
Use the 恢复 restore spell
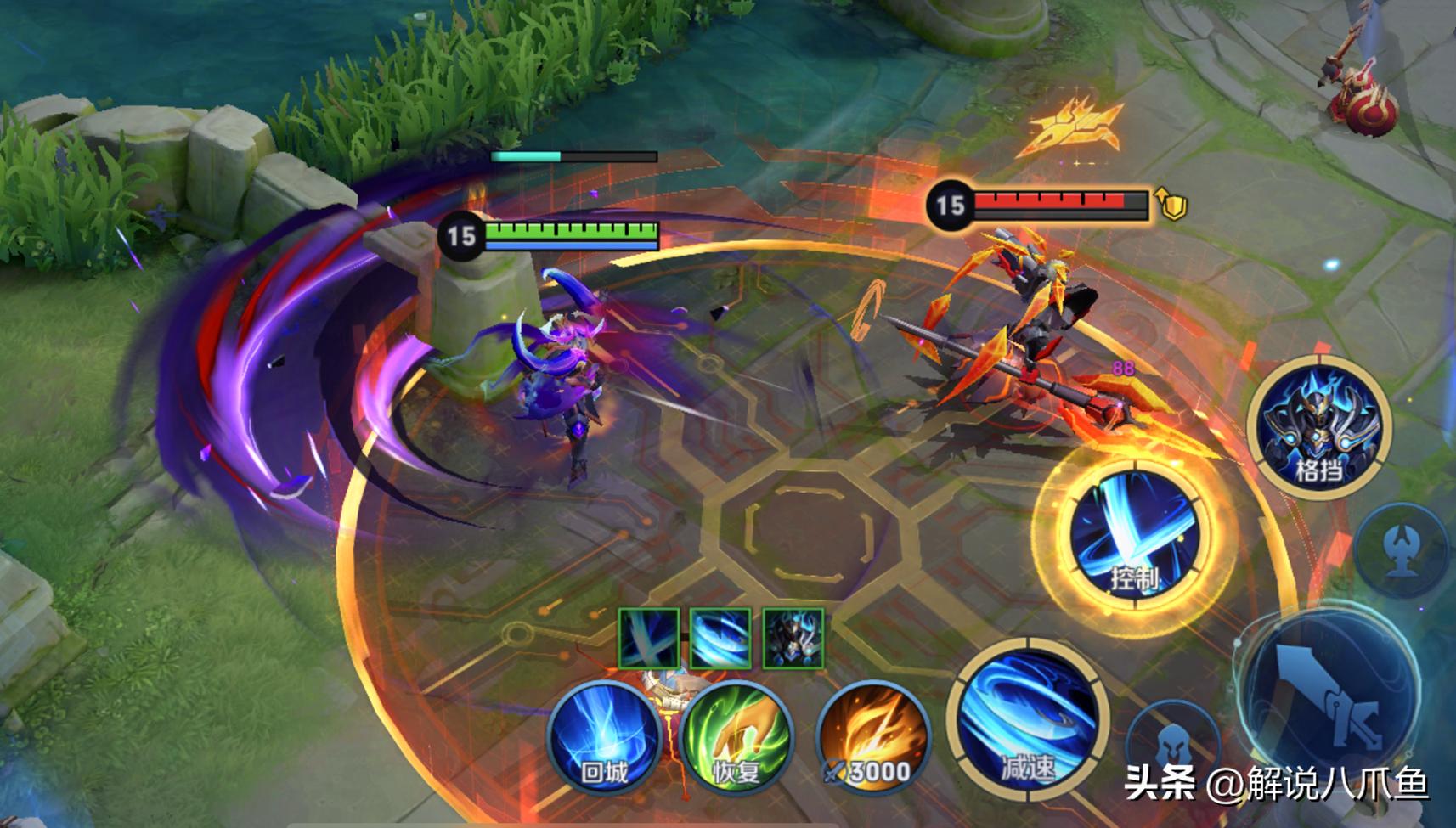[x=736, y=737]
